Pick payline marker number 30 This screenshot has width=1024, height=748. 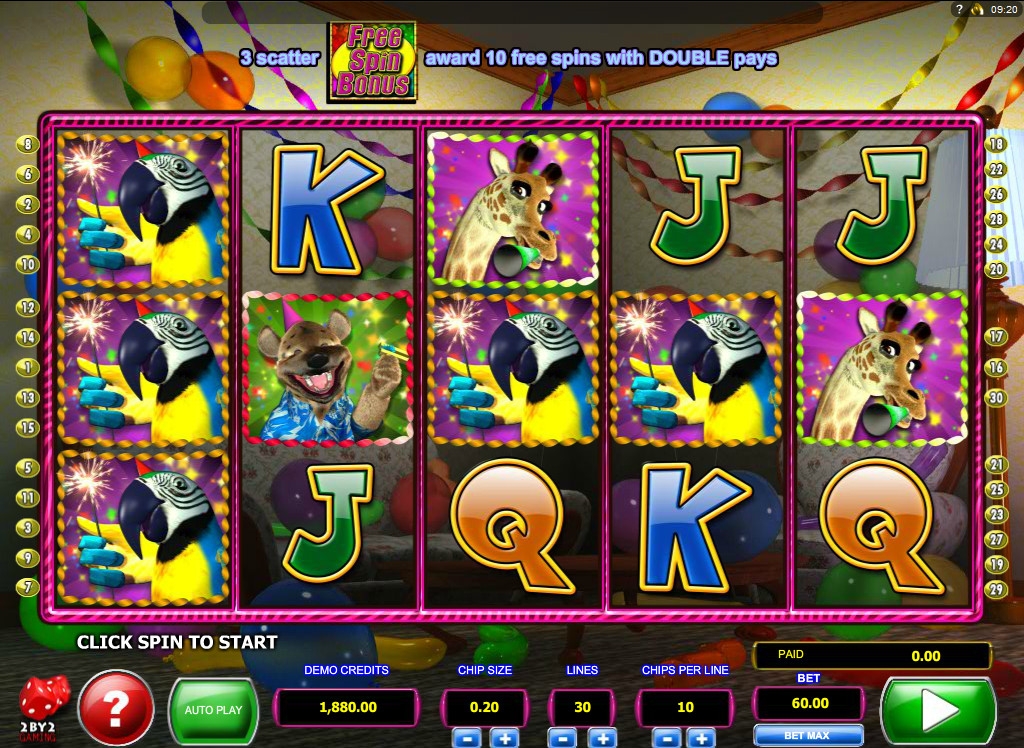[996, 398]
